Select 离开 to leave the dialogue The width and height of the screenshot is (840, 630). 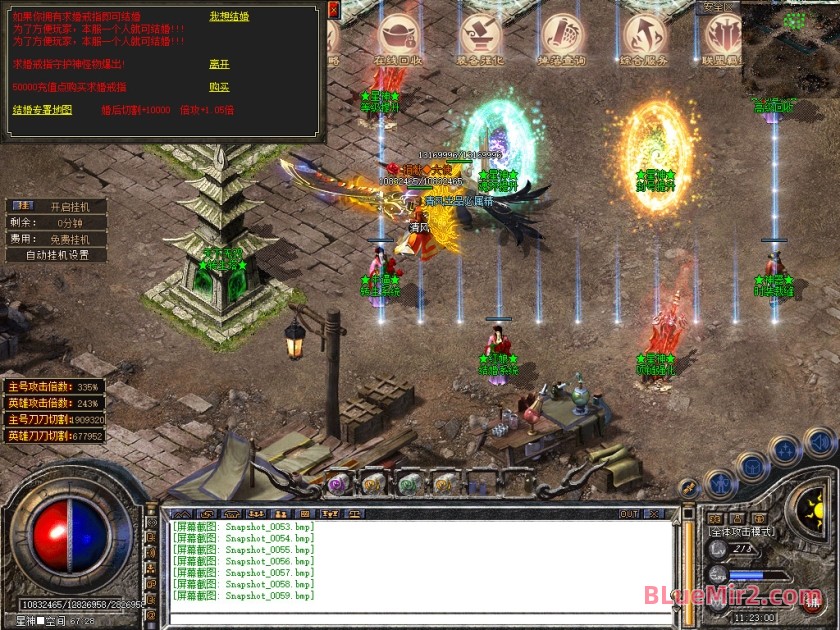219,64
